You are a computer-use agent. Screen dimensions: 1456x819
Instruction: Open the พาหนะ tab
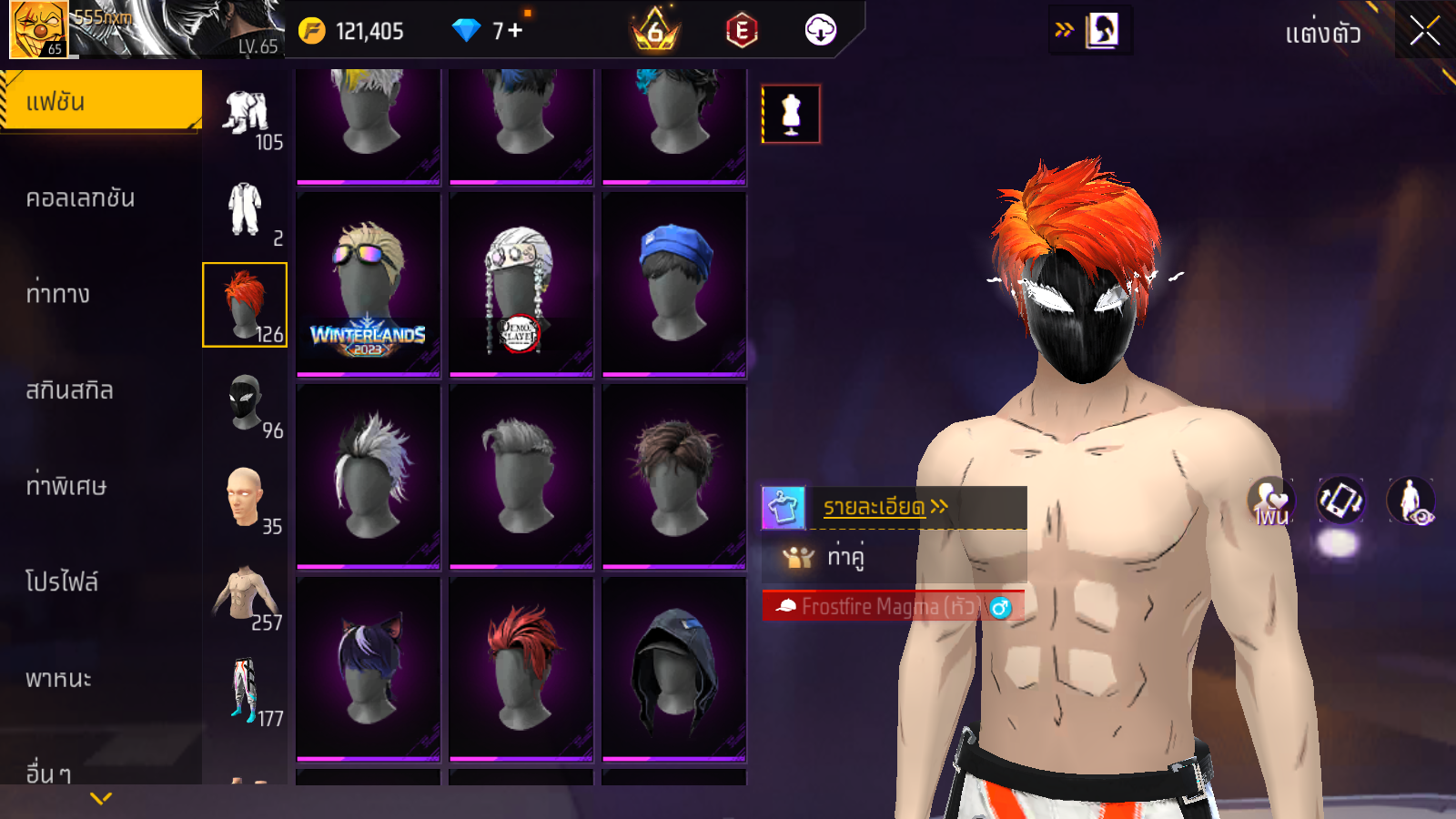pos(59,679)
